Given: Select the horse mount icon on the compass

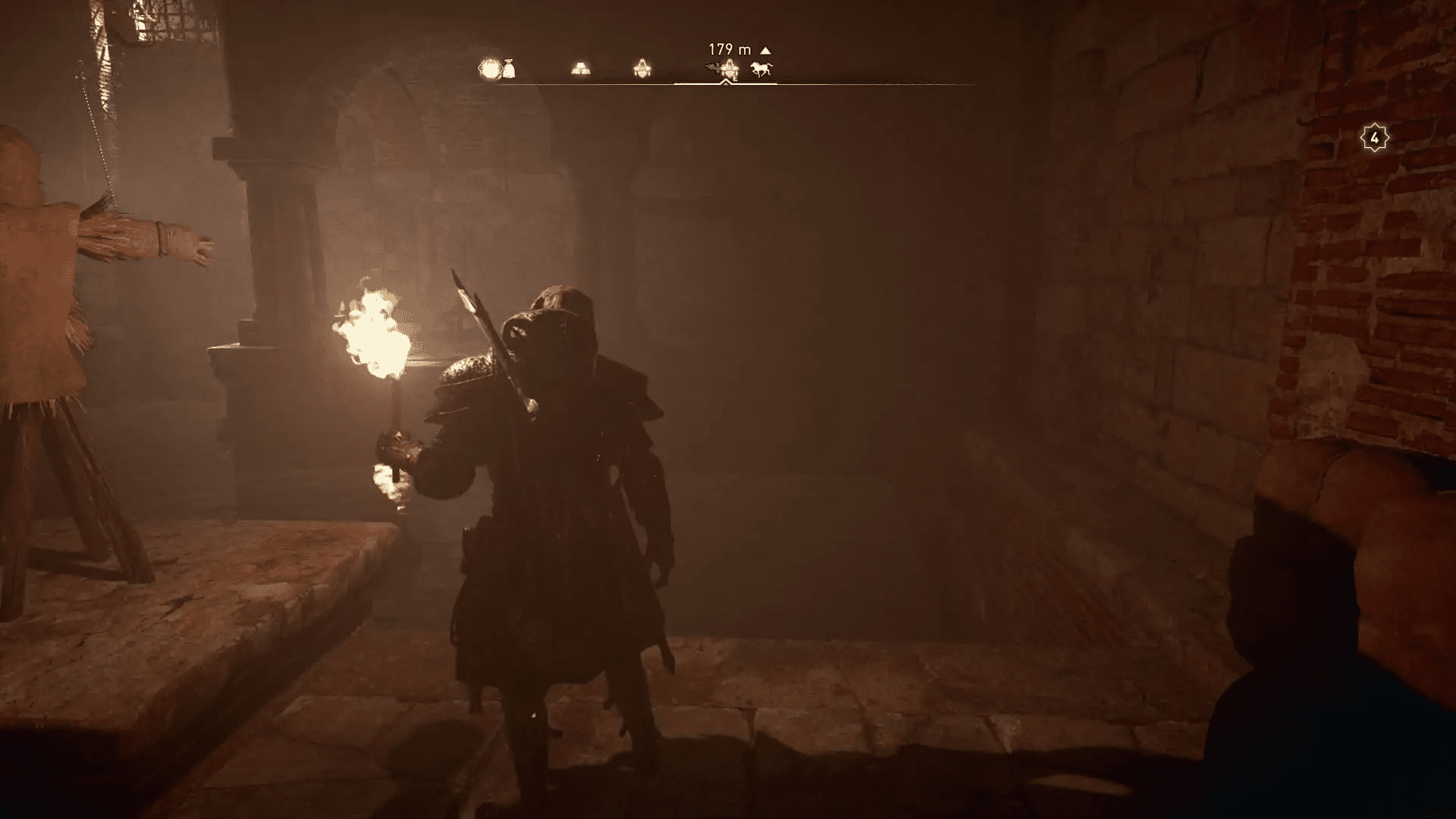Looking at the screenshot, I should click(x=761, y=69).
